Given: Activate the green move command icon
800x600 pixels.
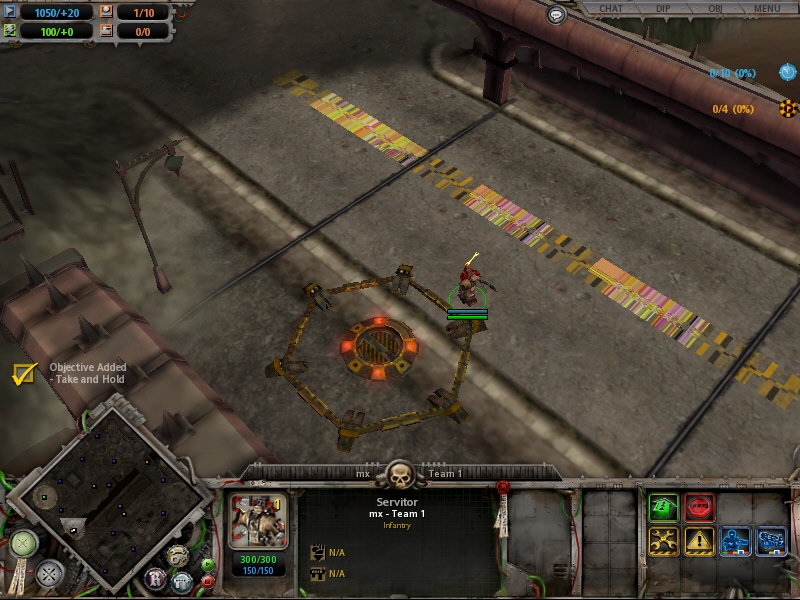Looking at the screenshot, I should 663,508.
